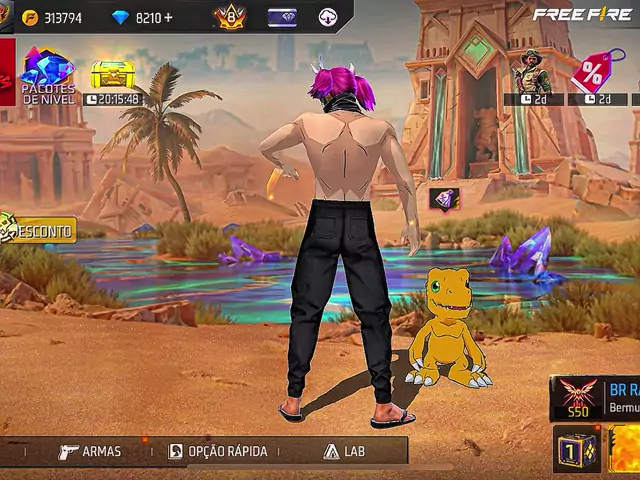Viewport: 640px width, 480px height.
Task: Open the golden treasure chest timer offer
Action: (x=113, y=77)
